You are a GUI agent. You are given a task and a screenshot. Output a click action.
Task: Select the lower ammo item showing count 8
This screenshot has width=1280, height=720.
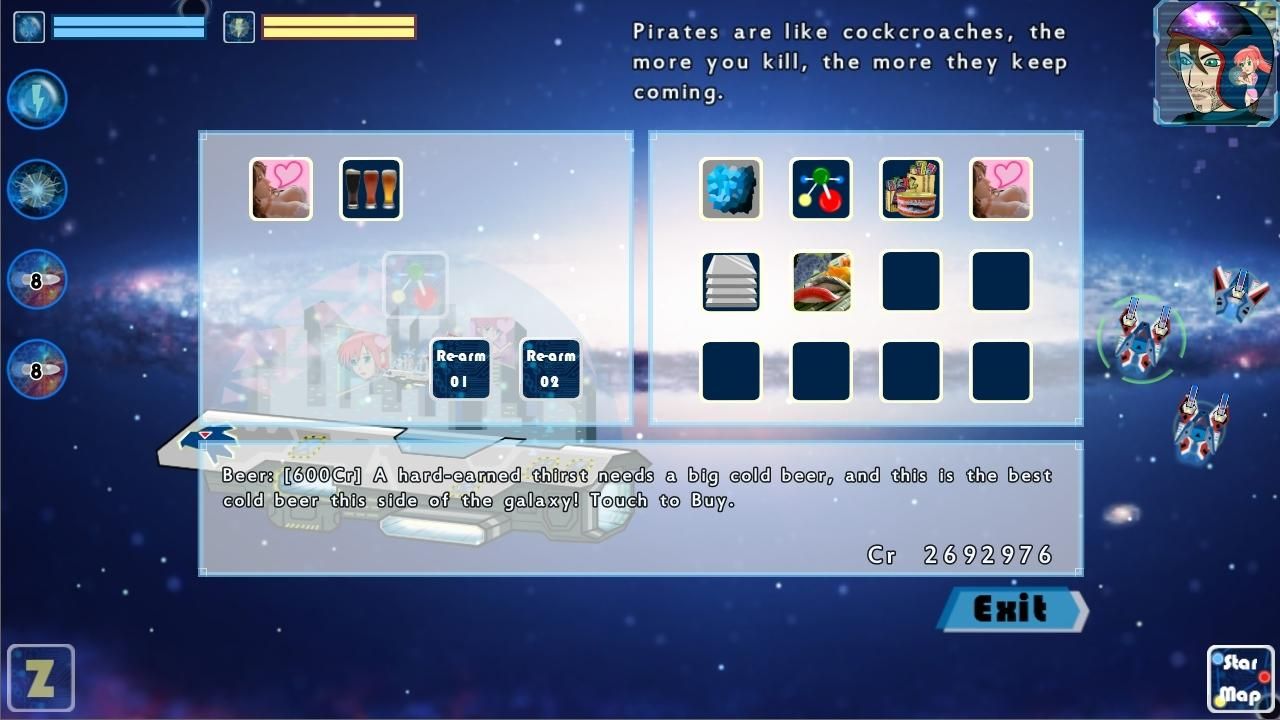point(36,369)
